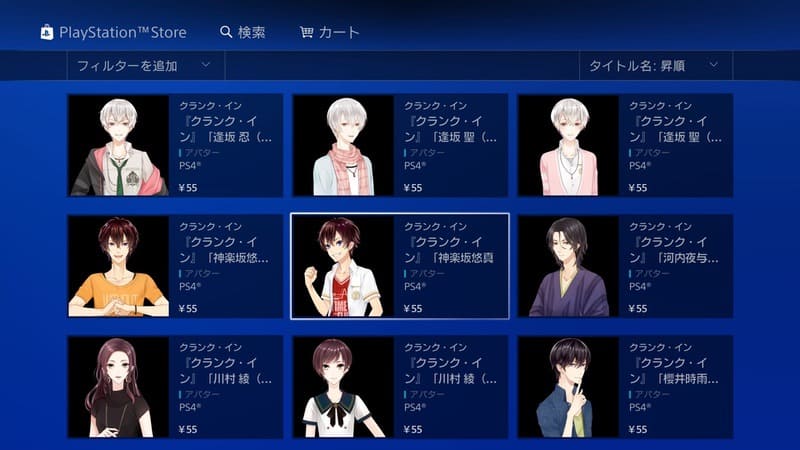The image size is (800, 450).
Task: Pick the 川村 綾 avatar with long hair
Action: coord(174,387)
